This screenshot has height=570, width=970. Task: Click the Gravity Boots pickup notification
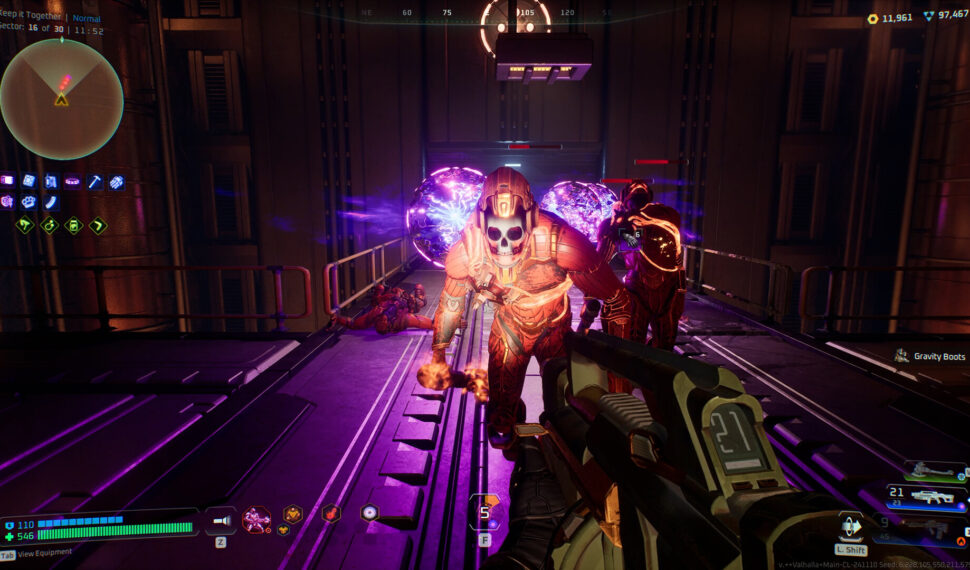(x=930, y=356)
